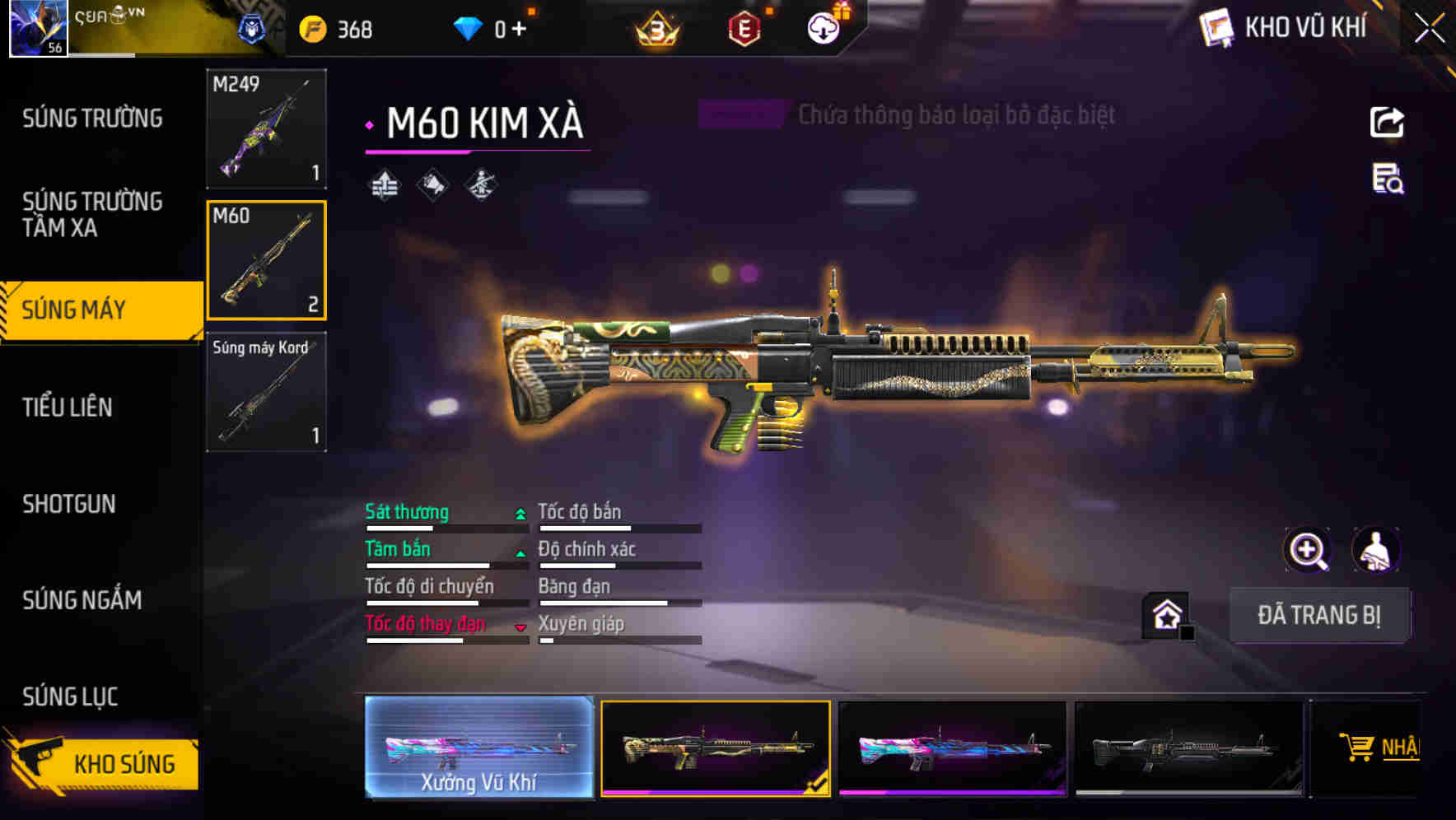Click the magnifier zoom-in icon for the weapon
Viewport: 1456px width, 820px height.
coord(1308,550)
